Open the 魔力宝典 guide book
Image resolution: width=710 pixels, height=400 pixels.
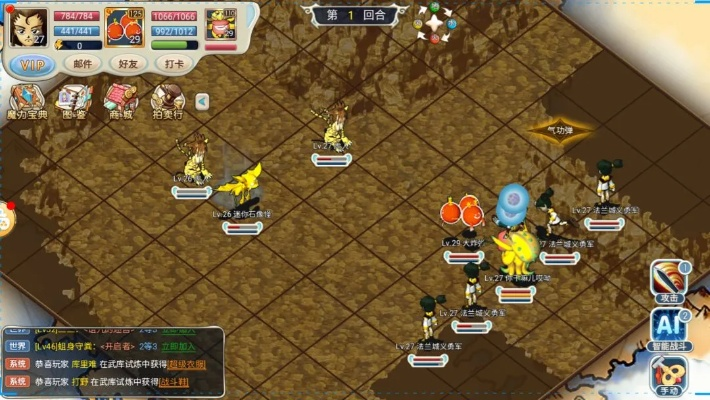[x=26, y=101]
